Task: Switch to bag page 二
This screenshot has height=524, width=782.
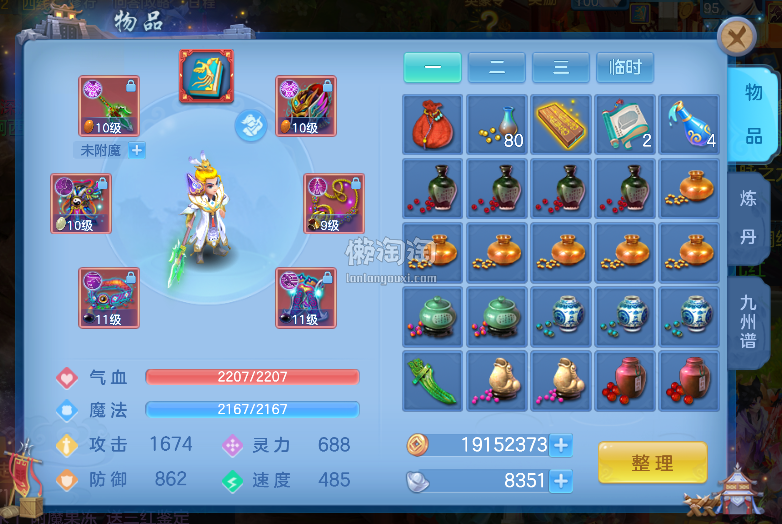Action: tap(497, 68)
